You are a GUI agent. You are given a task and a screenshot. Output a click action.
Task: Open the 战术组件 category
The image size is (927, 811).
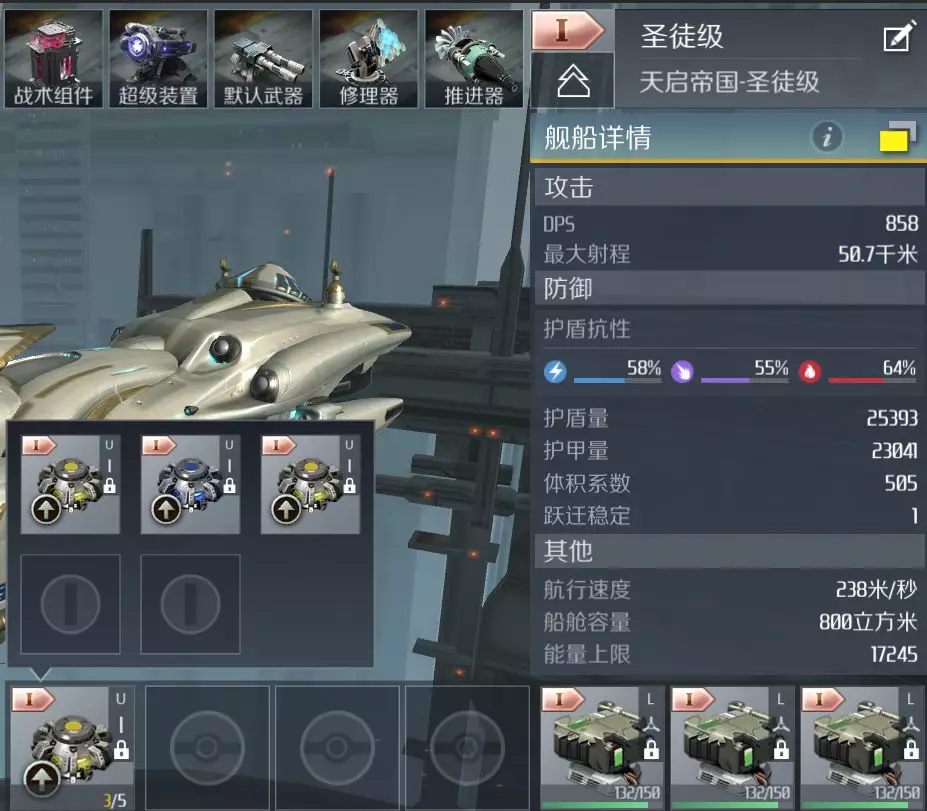53,58
